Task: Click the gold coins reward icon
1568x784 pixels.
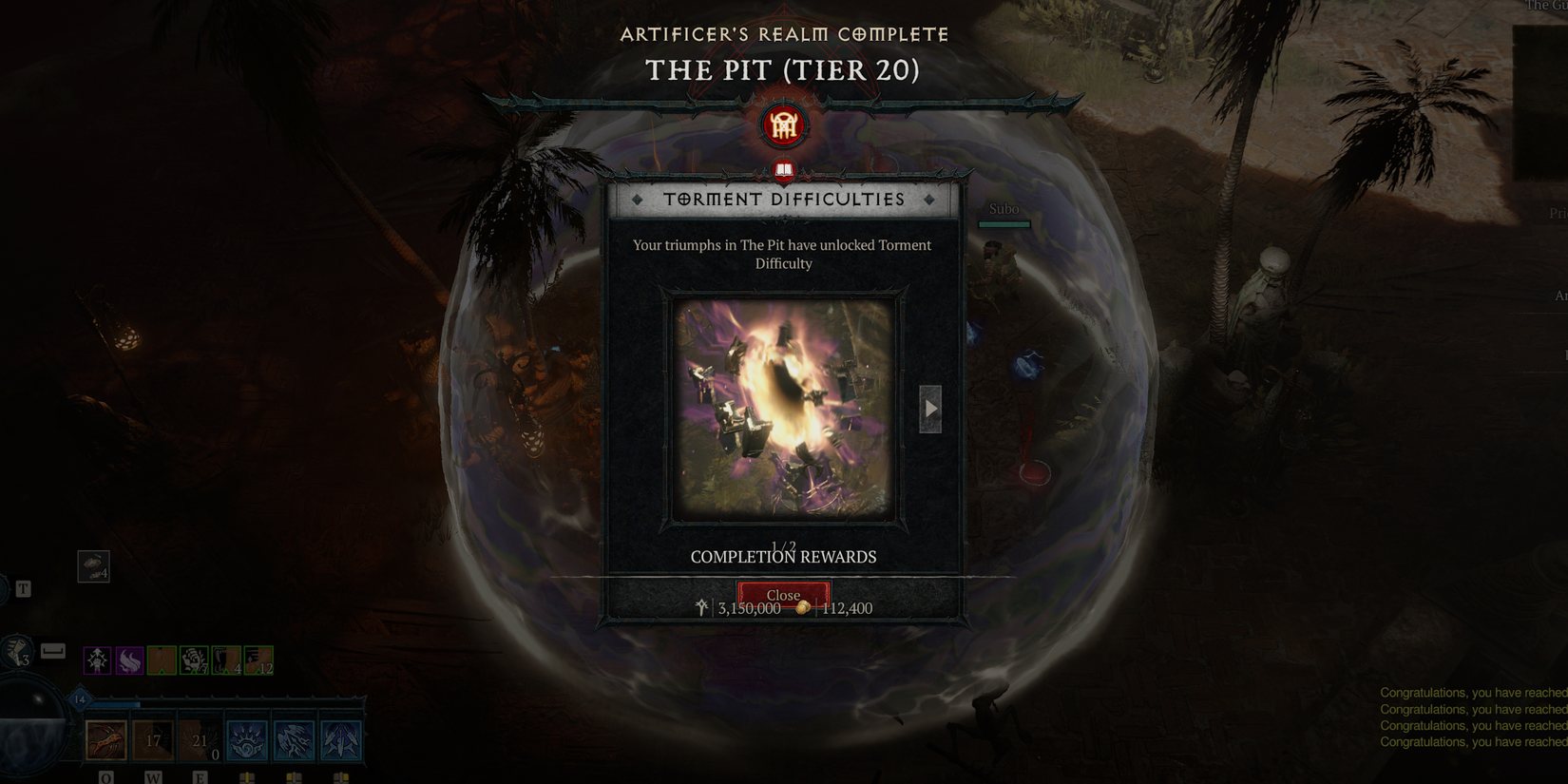Action: coord(803,608)
